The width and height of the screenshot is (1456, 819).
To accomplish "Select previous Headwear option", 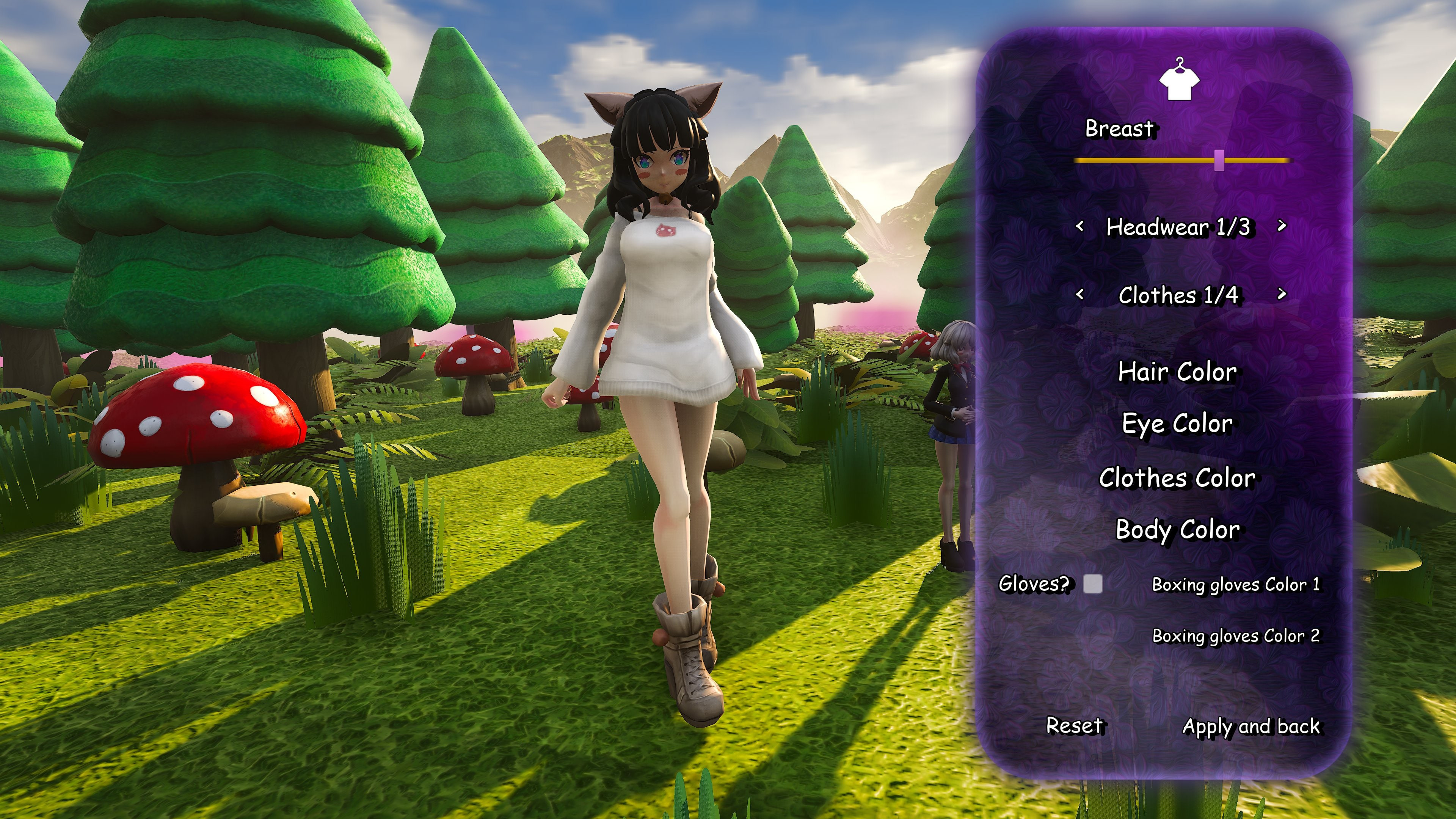I will (1079, 226).
